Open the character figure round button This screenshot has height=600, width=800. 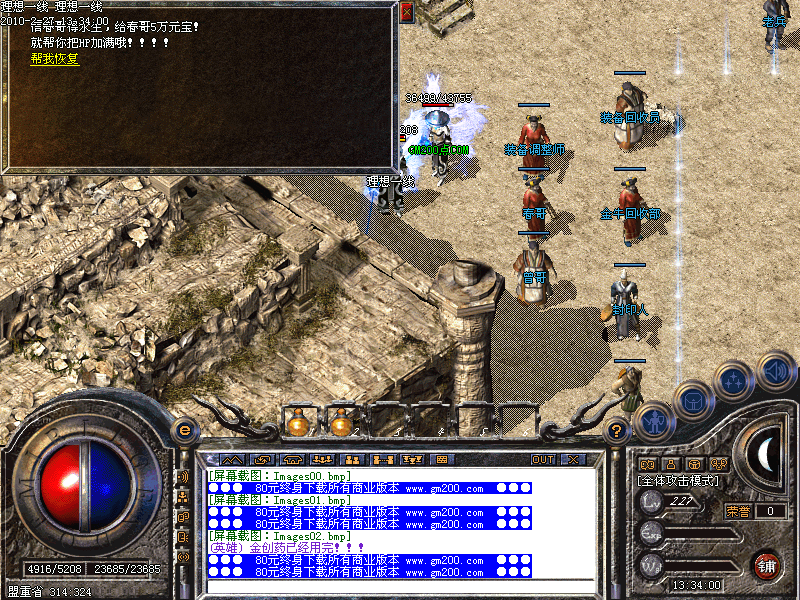[x=654, y=421]
